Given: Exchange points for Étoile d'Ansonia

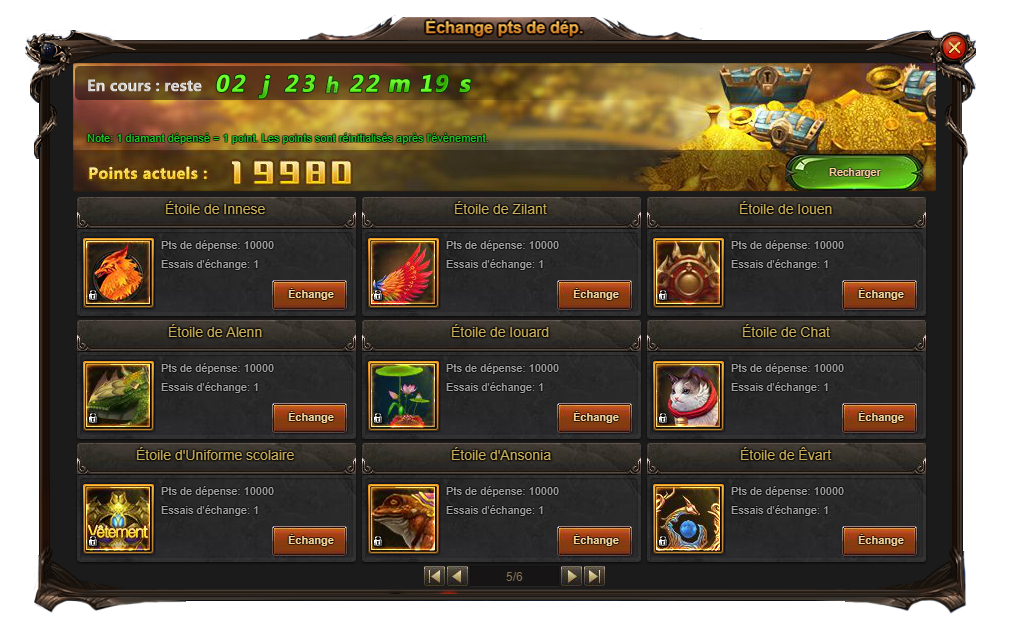Looking at the screenshot, I should (x=595, y=541).
